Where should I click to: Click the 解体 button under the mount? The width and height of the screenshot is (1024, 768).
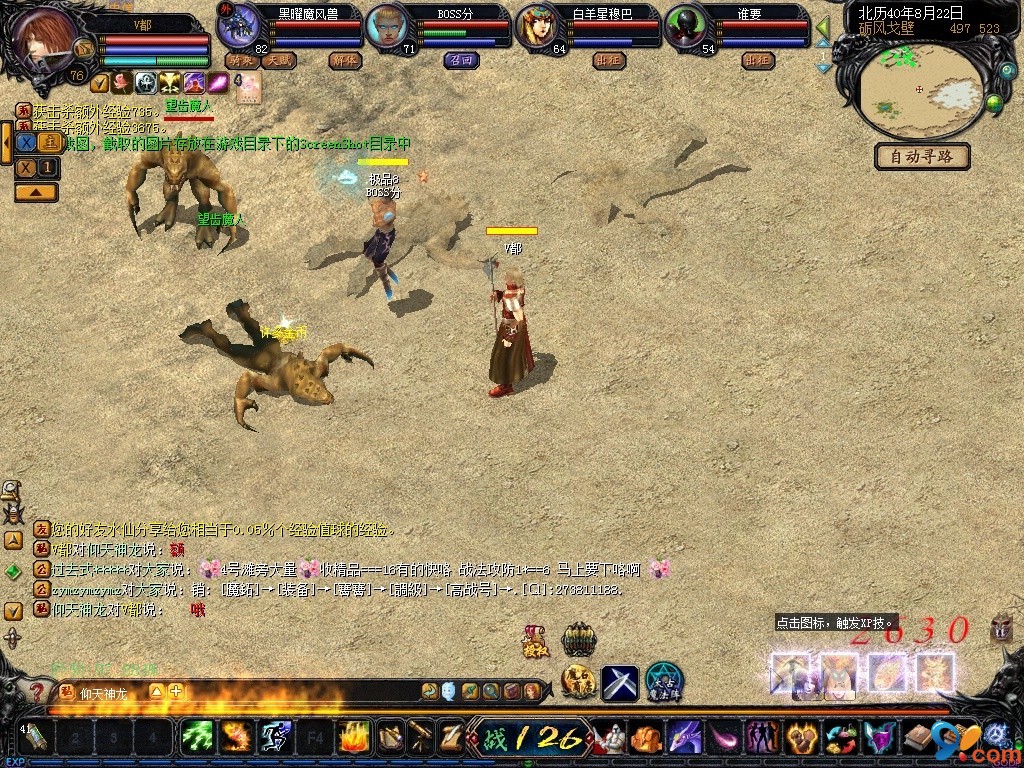click(345, 60)
